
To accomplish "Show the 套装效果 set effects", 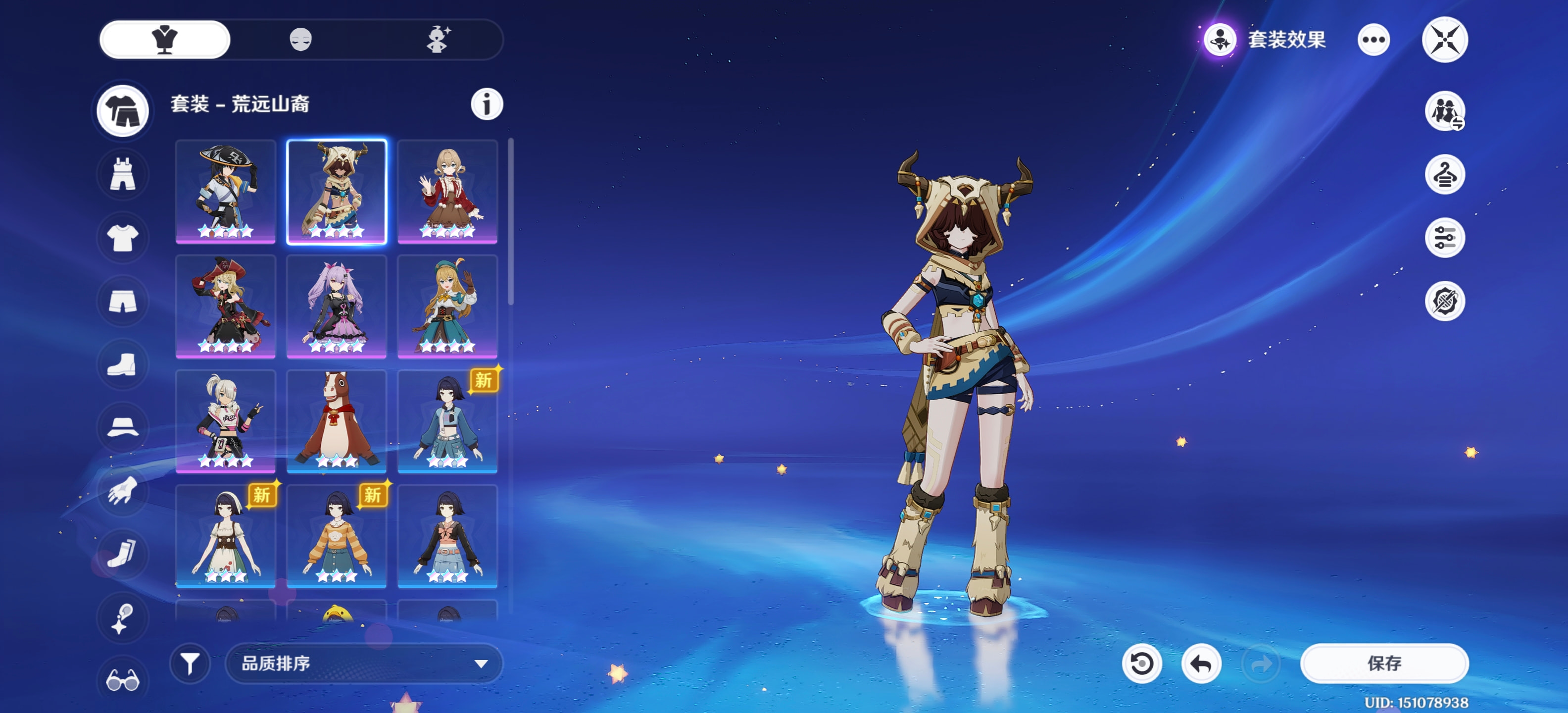I will click(x=1266, y=40).
